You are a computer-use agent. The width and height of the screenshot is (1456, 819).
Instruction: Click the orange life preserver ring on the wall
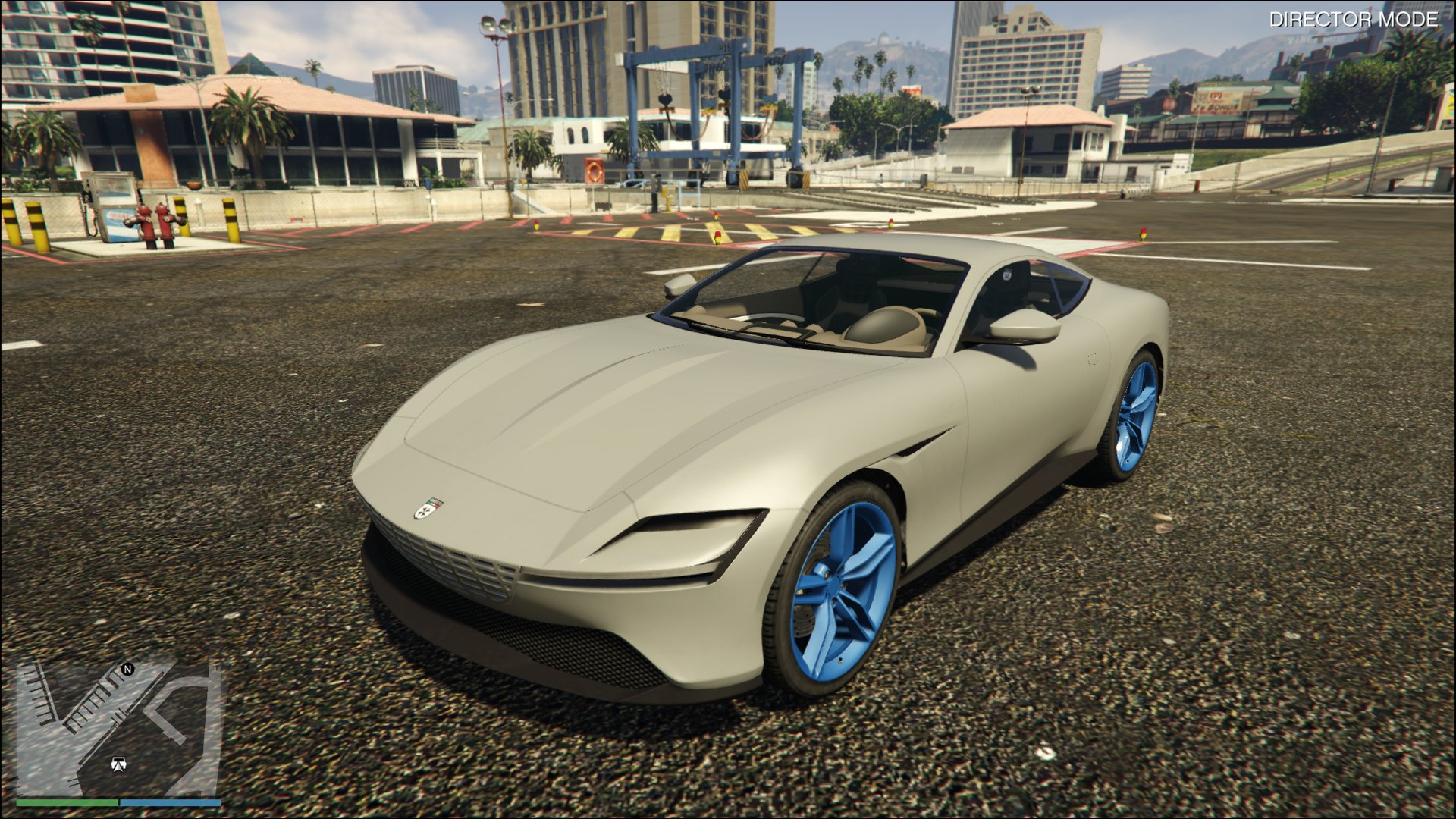595,171
